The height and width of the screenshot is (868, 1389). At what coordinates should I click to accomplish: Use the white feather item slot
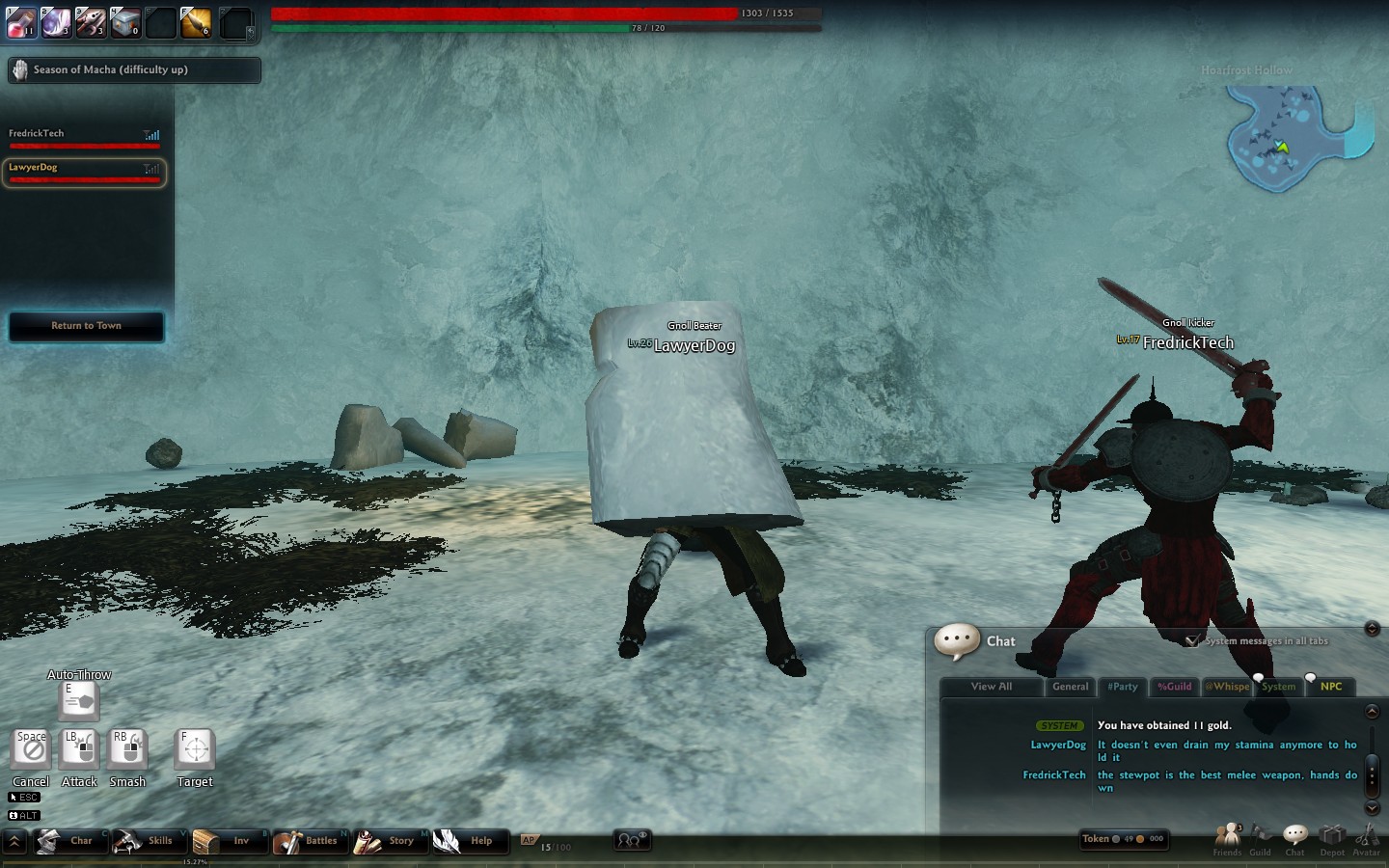56,22
